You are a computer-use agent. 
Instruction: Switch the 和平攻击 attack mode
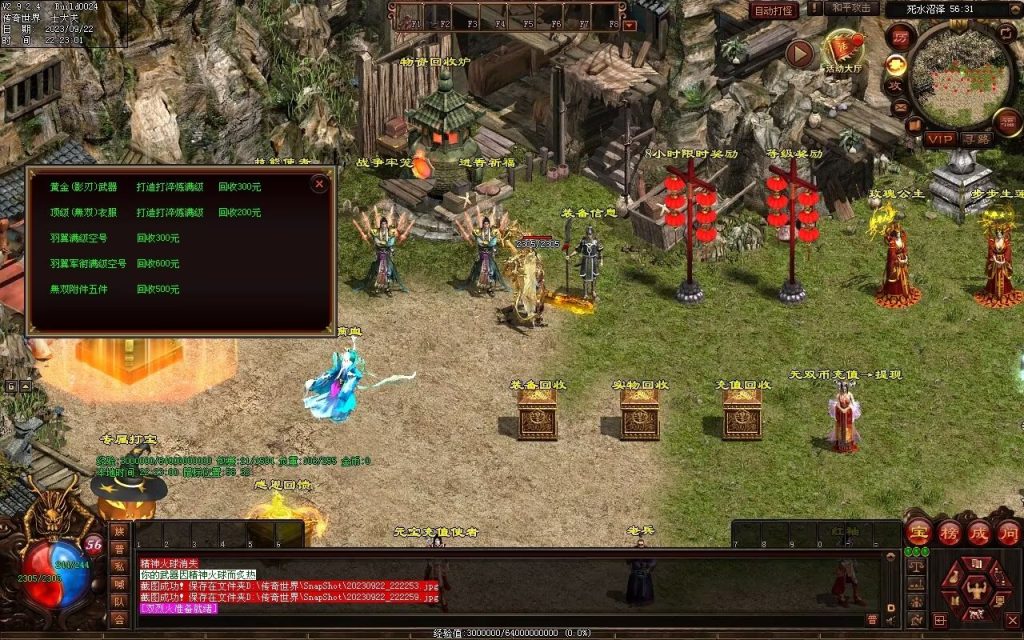point(853,8)
